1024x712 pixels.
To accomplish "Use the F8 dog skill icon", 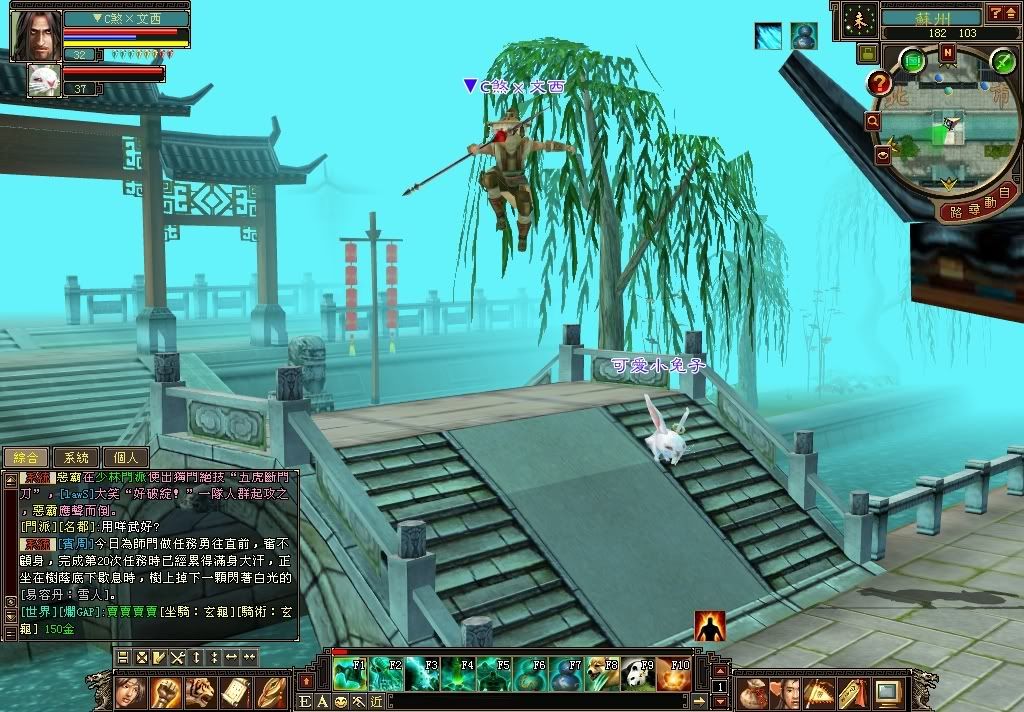I will [602, 674].
